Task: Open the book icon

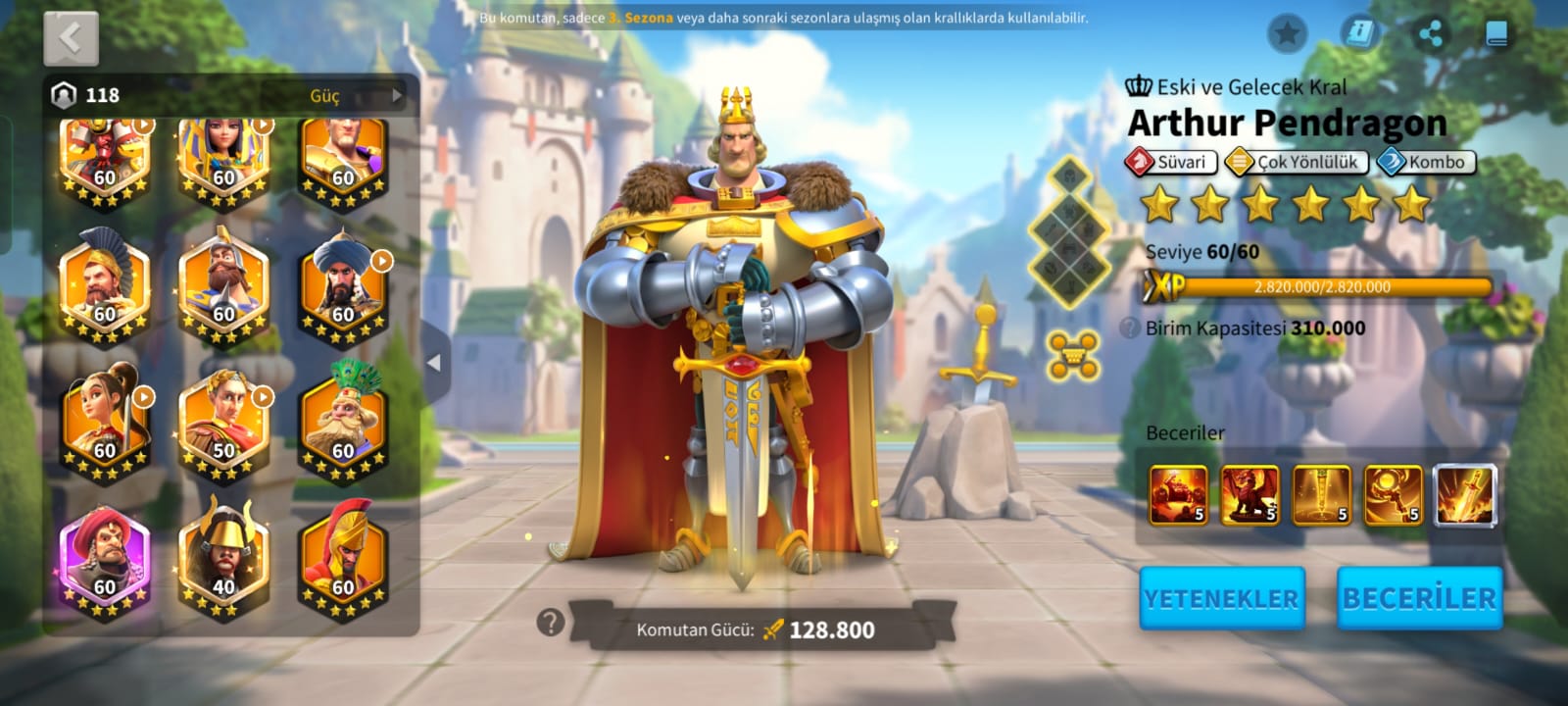Action: point(1496,34)
